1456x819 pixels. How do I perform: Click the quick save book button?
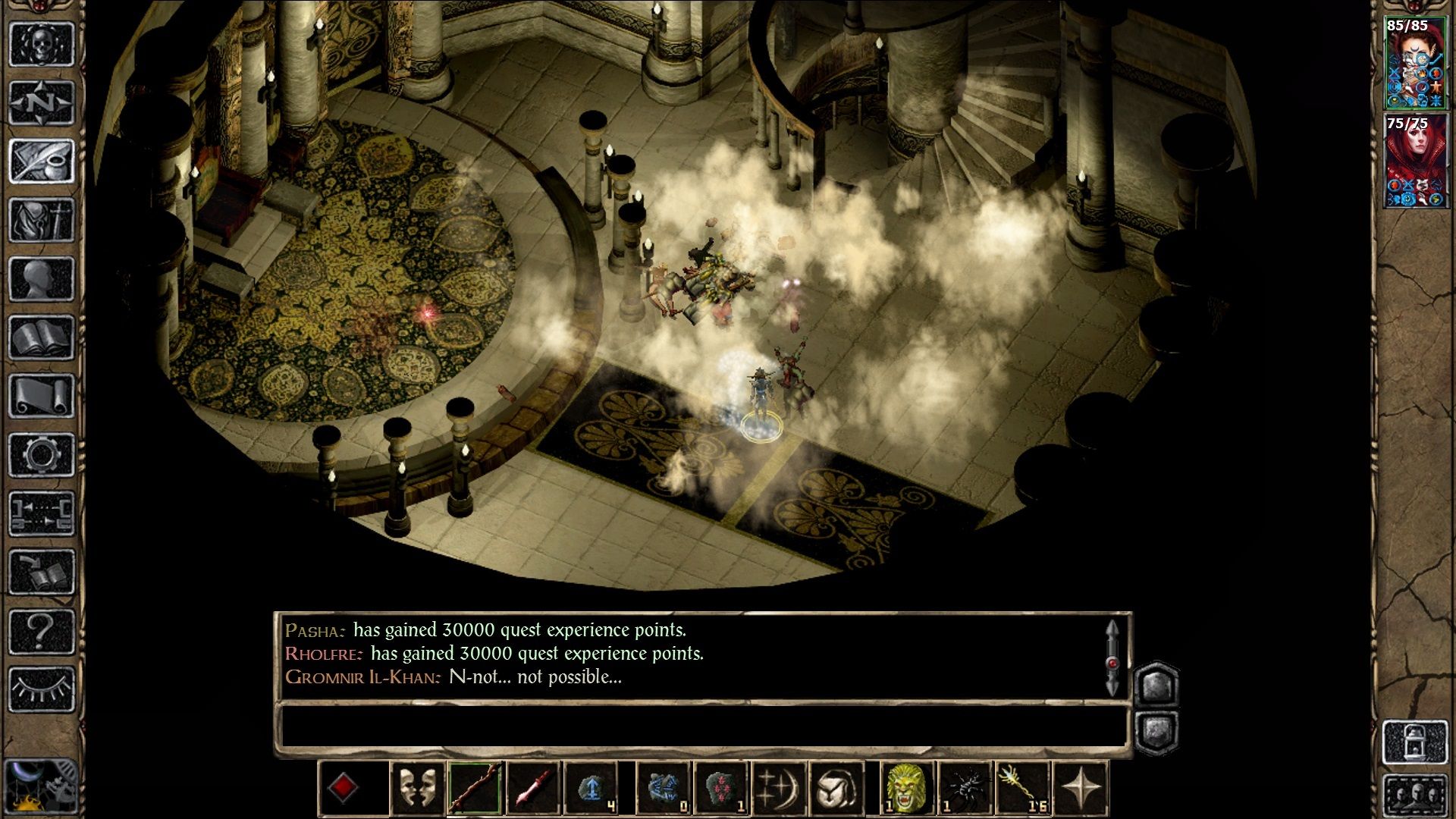point(42,572)
